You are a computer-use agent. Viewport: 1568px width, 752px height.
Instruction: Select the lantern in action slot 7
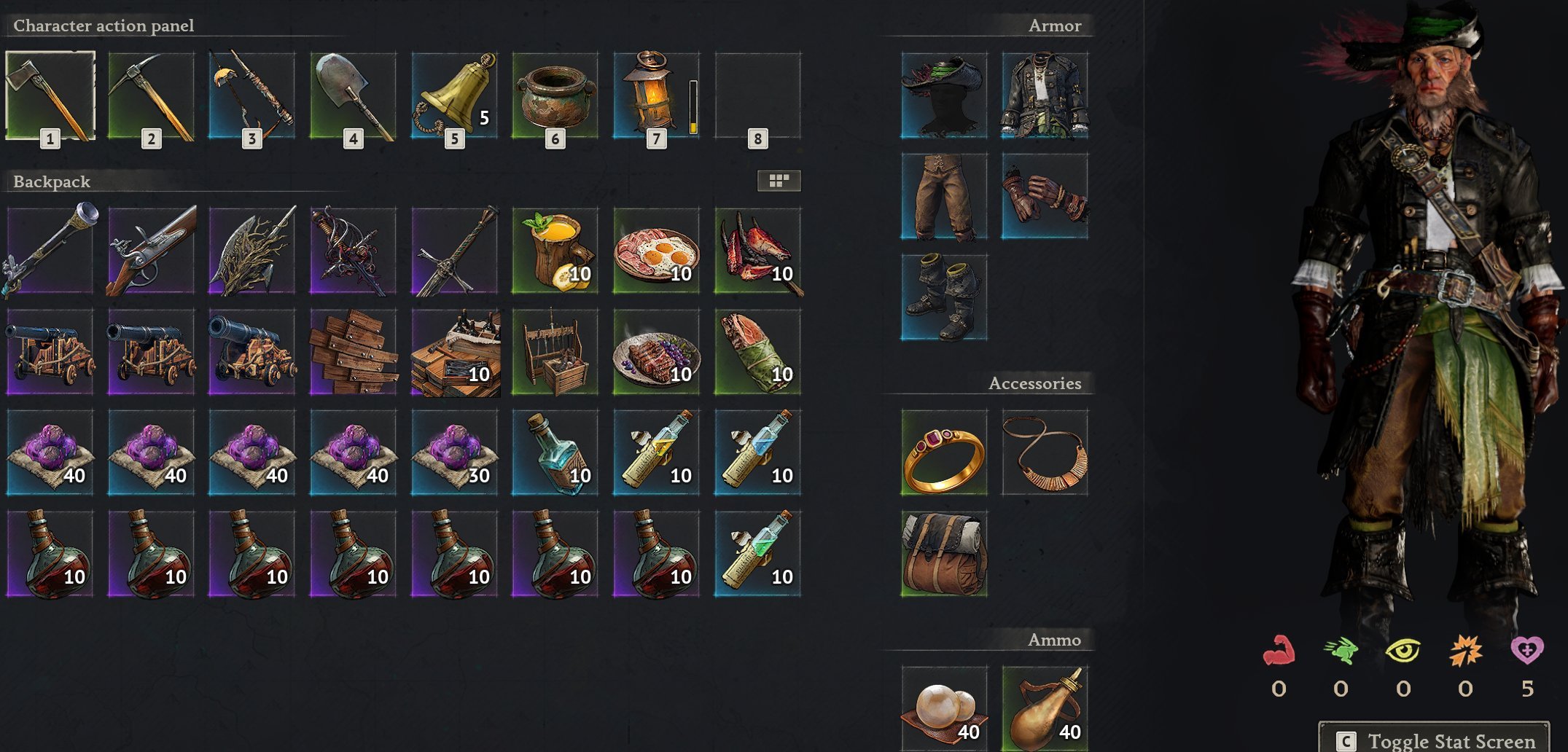(x=655, y=95)
